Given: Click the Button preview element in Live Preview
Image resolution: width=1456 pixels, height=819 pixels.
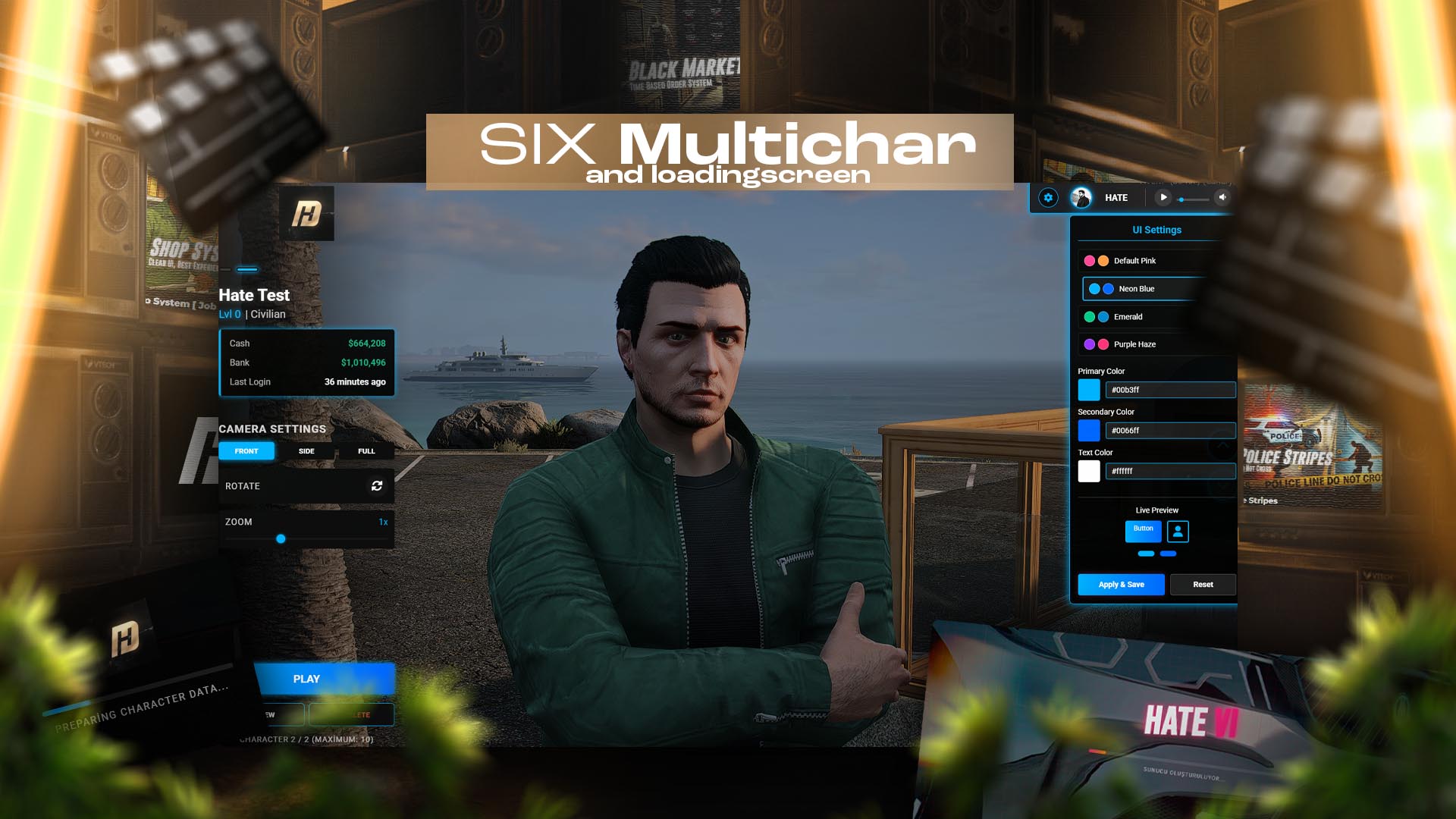Looking at the screenshot, I should 1144,532.
